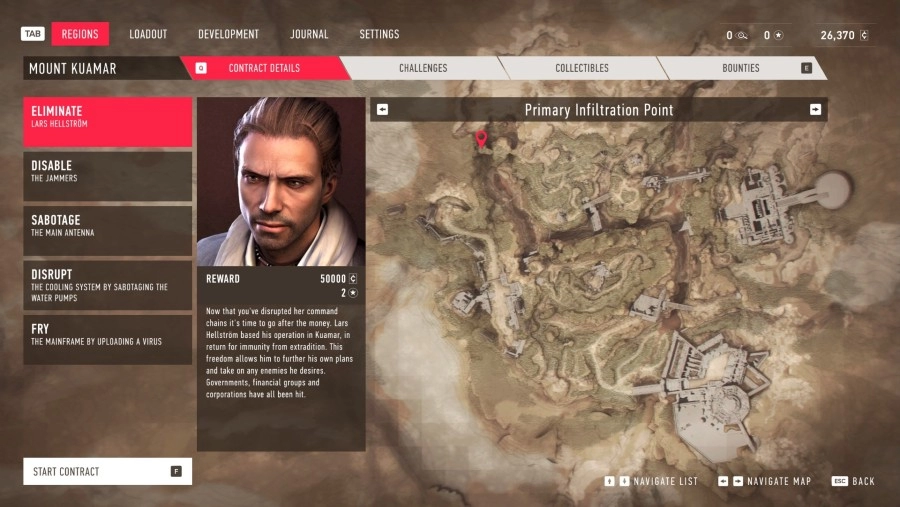
Task: View the Collectibles tab
Action: (x=582, y=68)
